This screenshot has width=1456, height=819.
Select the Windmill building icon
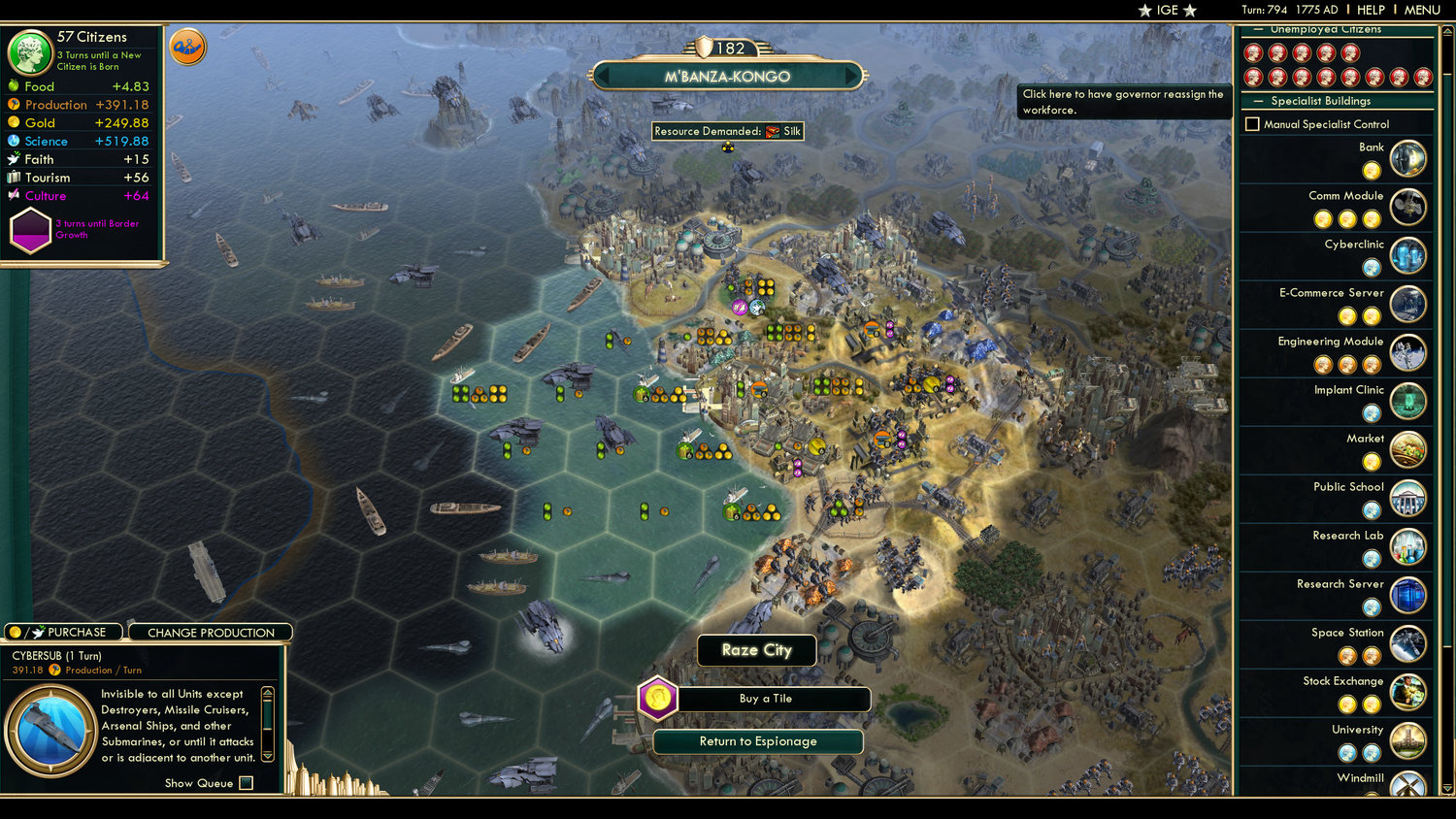click(x=1408, y=786)
